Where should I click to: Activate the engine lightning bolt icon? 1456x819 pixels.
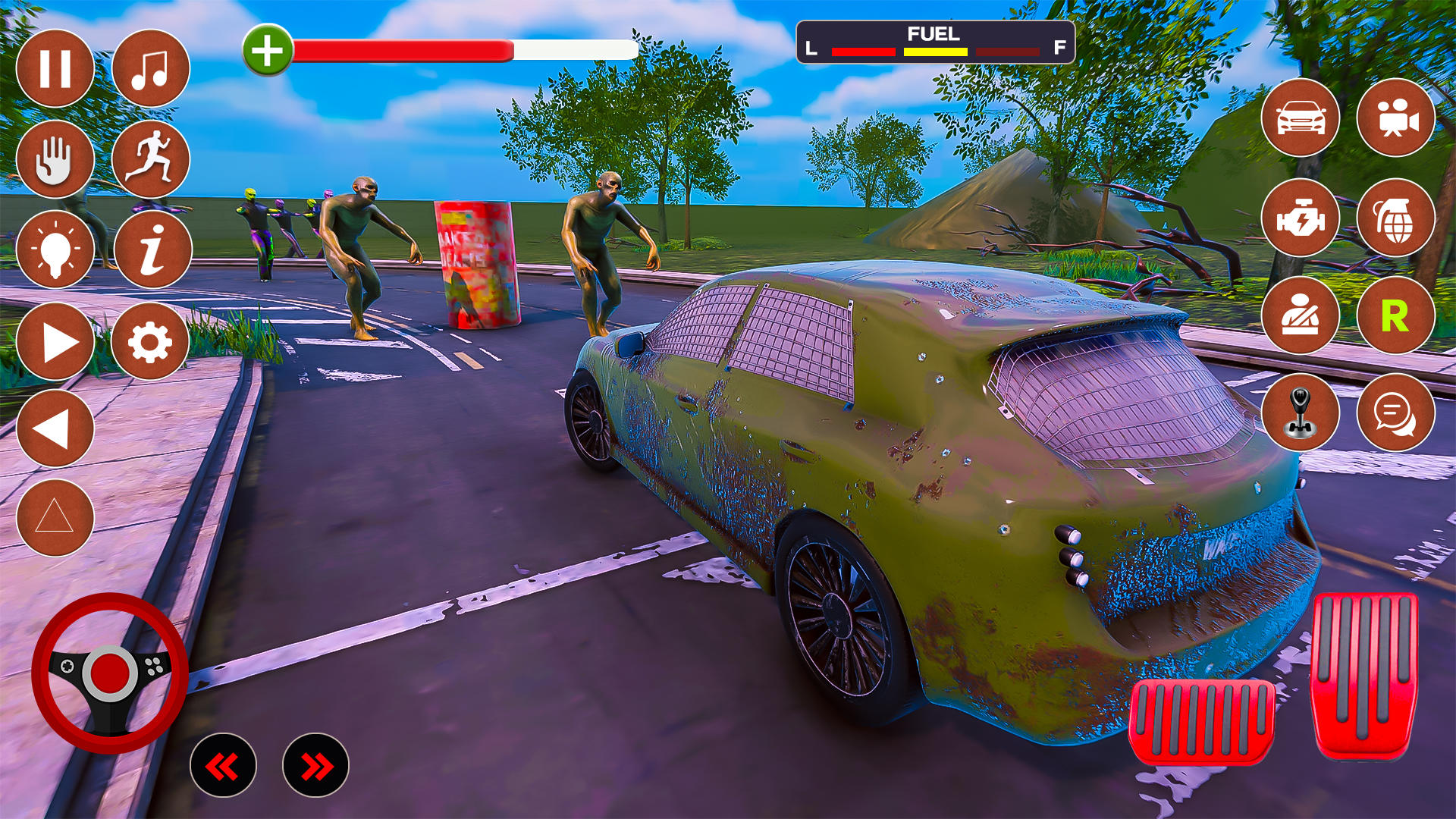[1301, 218]
